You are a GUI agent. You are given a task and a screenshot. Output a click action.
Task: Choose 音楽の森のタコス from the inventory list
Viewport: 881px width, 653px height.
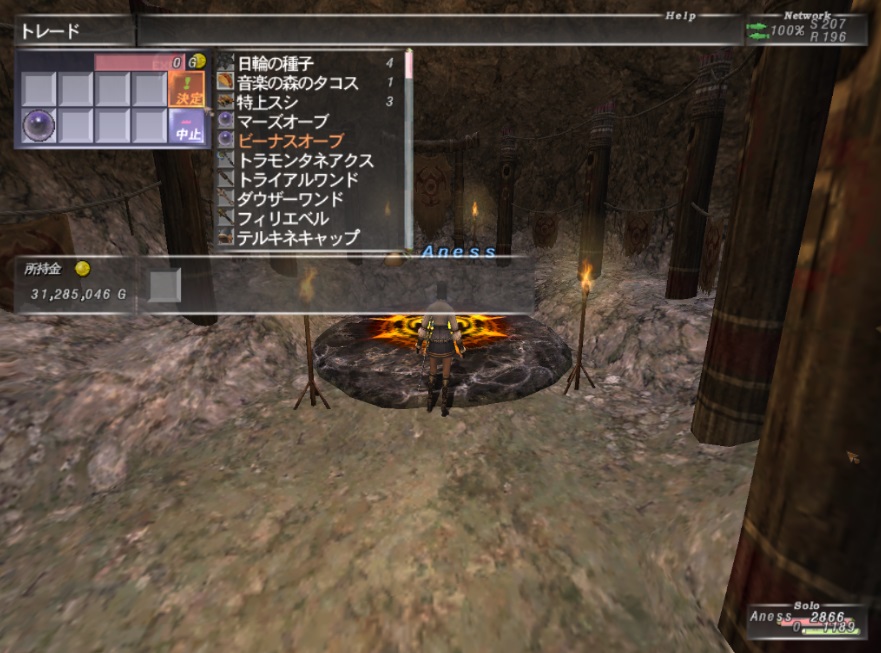(297, 83)
